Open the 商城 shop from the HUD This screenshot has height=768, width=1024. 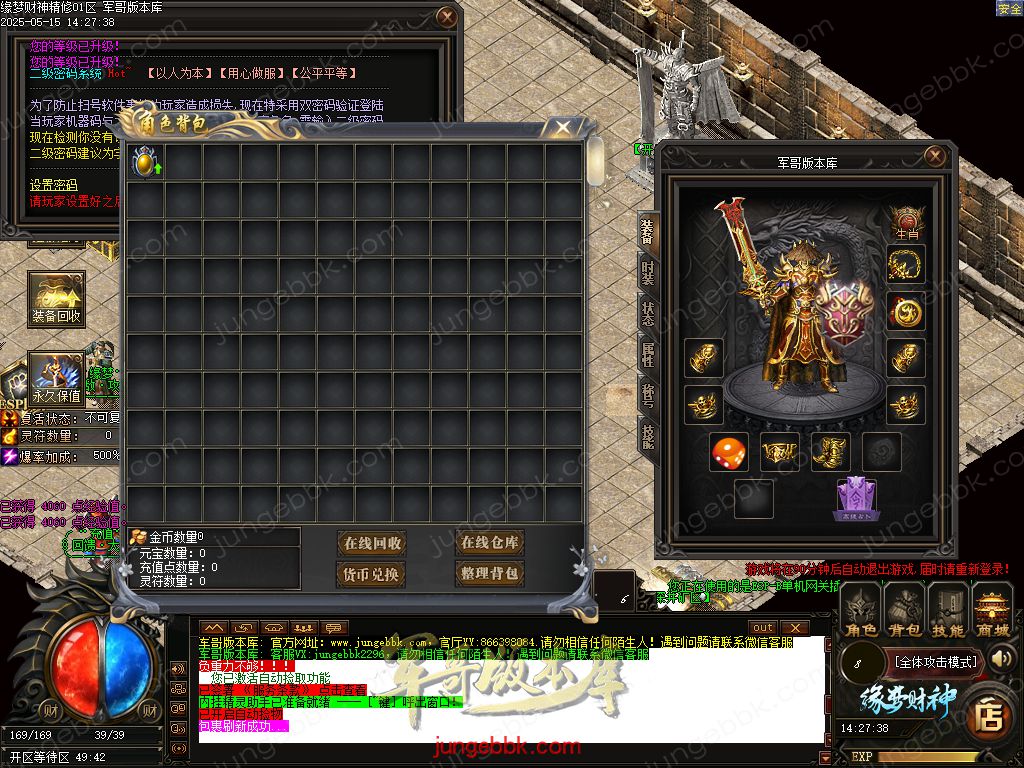993,612
